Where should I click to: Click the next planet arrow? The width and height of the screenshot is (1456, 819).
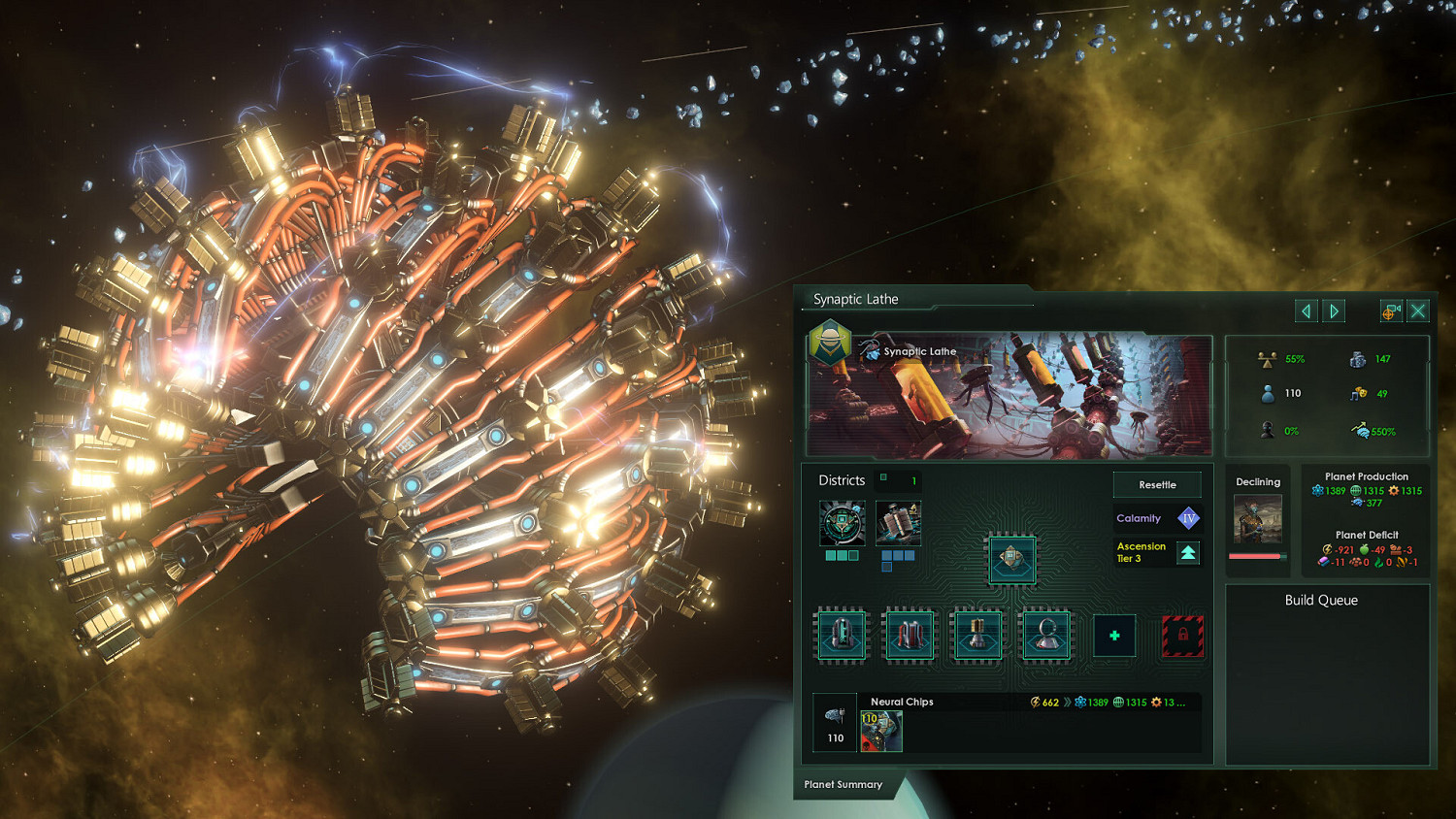(x=1334, y=311)
